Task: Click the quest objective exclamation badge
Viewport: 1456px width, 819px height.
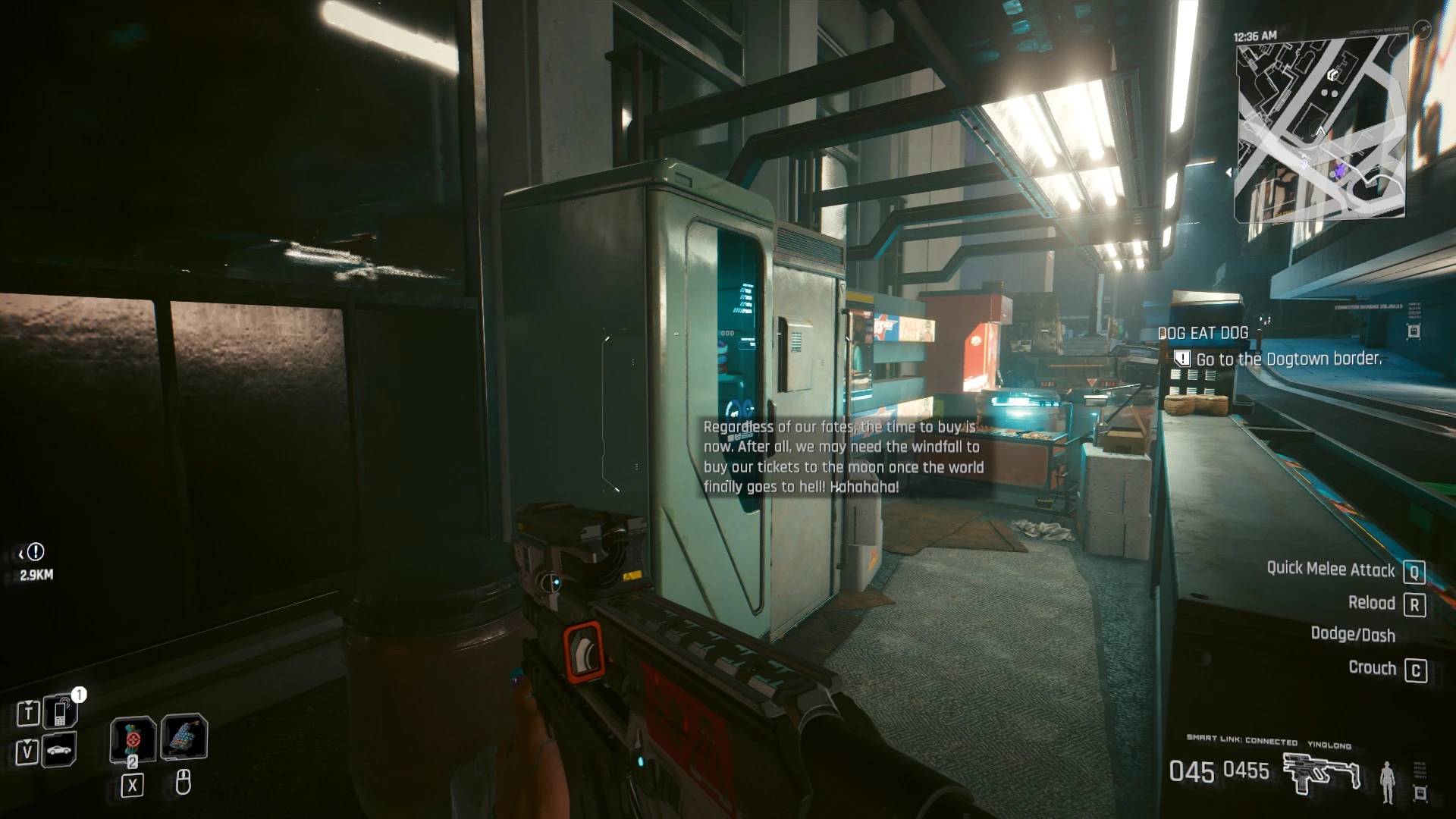Action: coord(1181,359)
